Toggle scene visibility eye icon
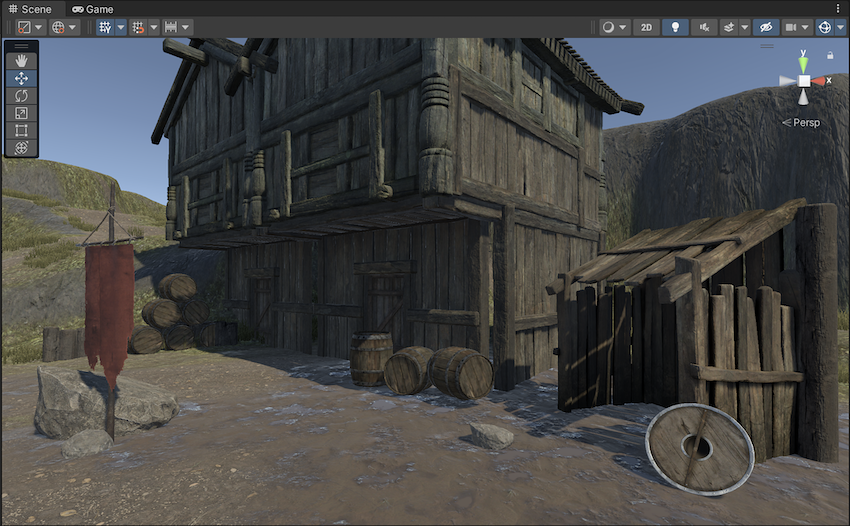The height and width of the screenshot is (526, 850). 766,27
